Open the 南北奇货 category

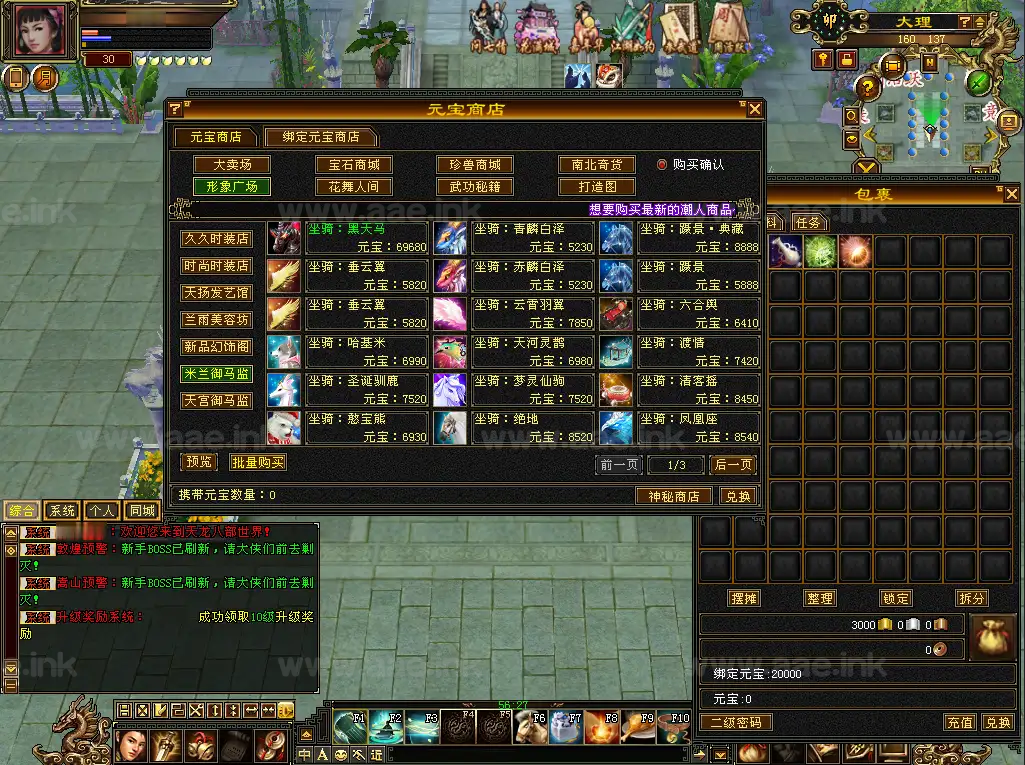click(597, 165)
